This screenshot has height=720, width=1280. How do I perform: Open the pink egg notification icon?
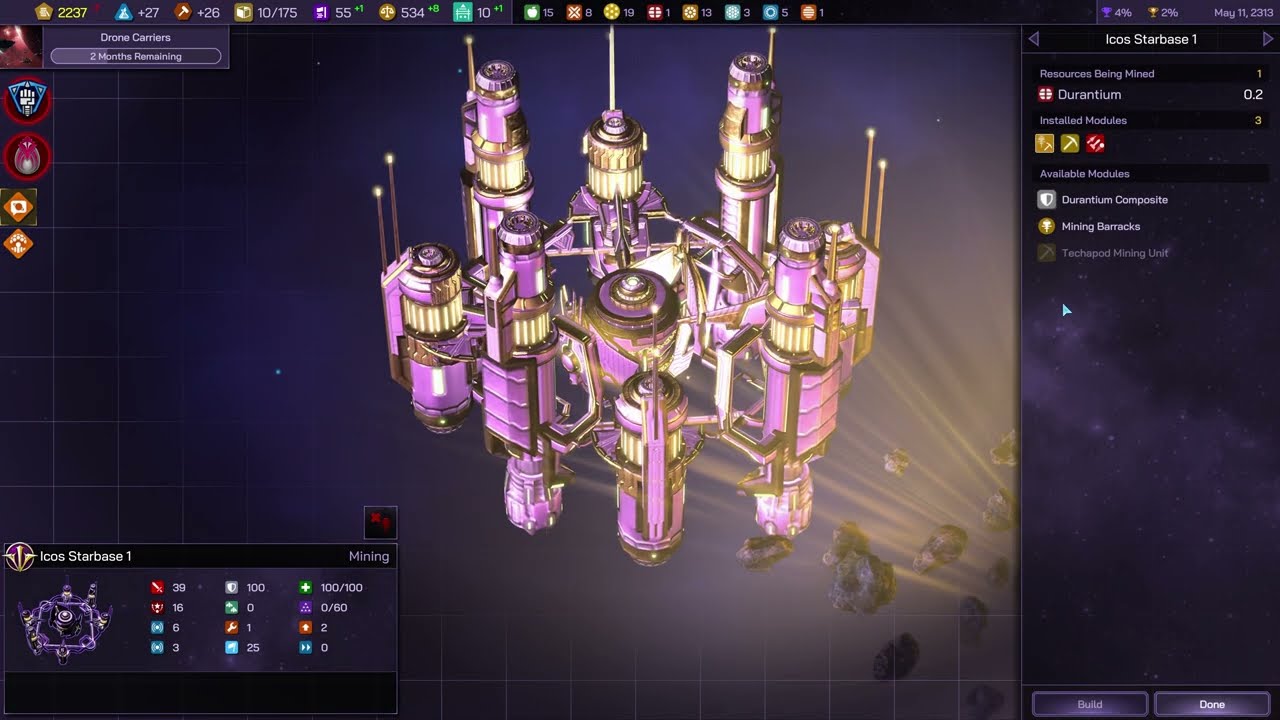tap(27, 155)
